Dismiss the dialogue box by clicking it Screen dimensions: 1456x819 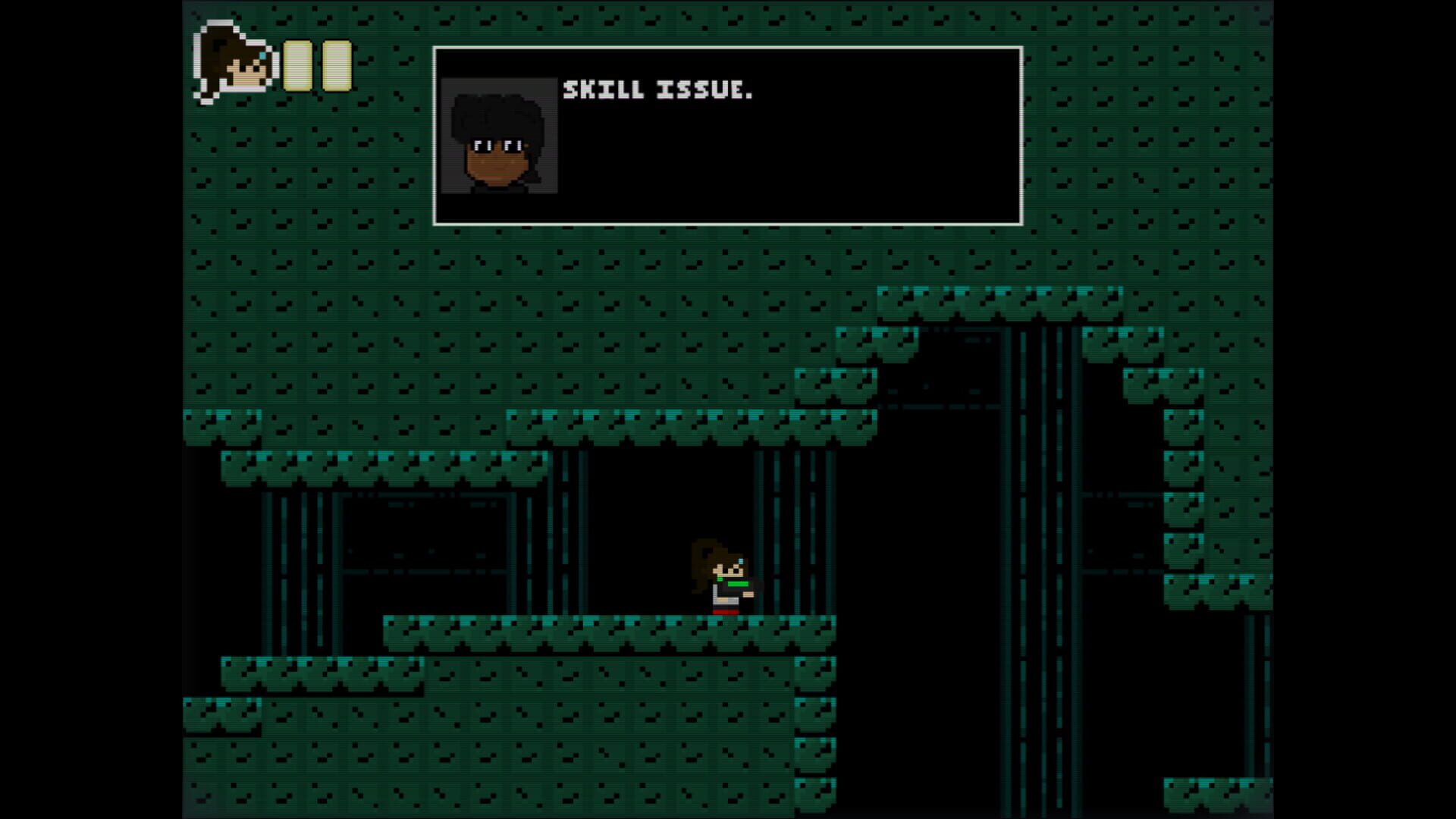(796, 152)
